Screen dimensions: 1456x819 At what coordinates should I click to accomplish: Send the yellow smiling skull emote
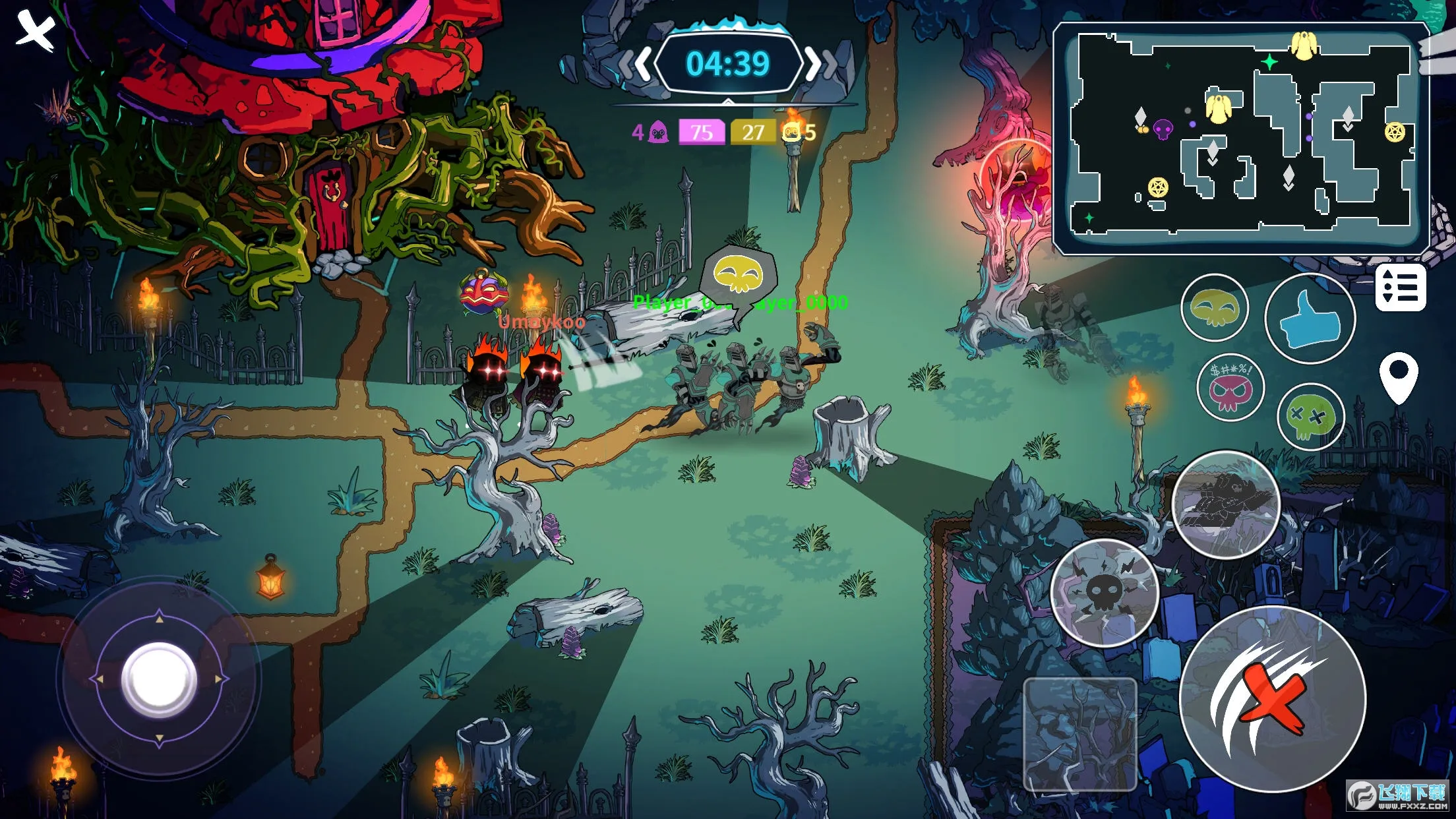[x=1214, y=307]
